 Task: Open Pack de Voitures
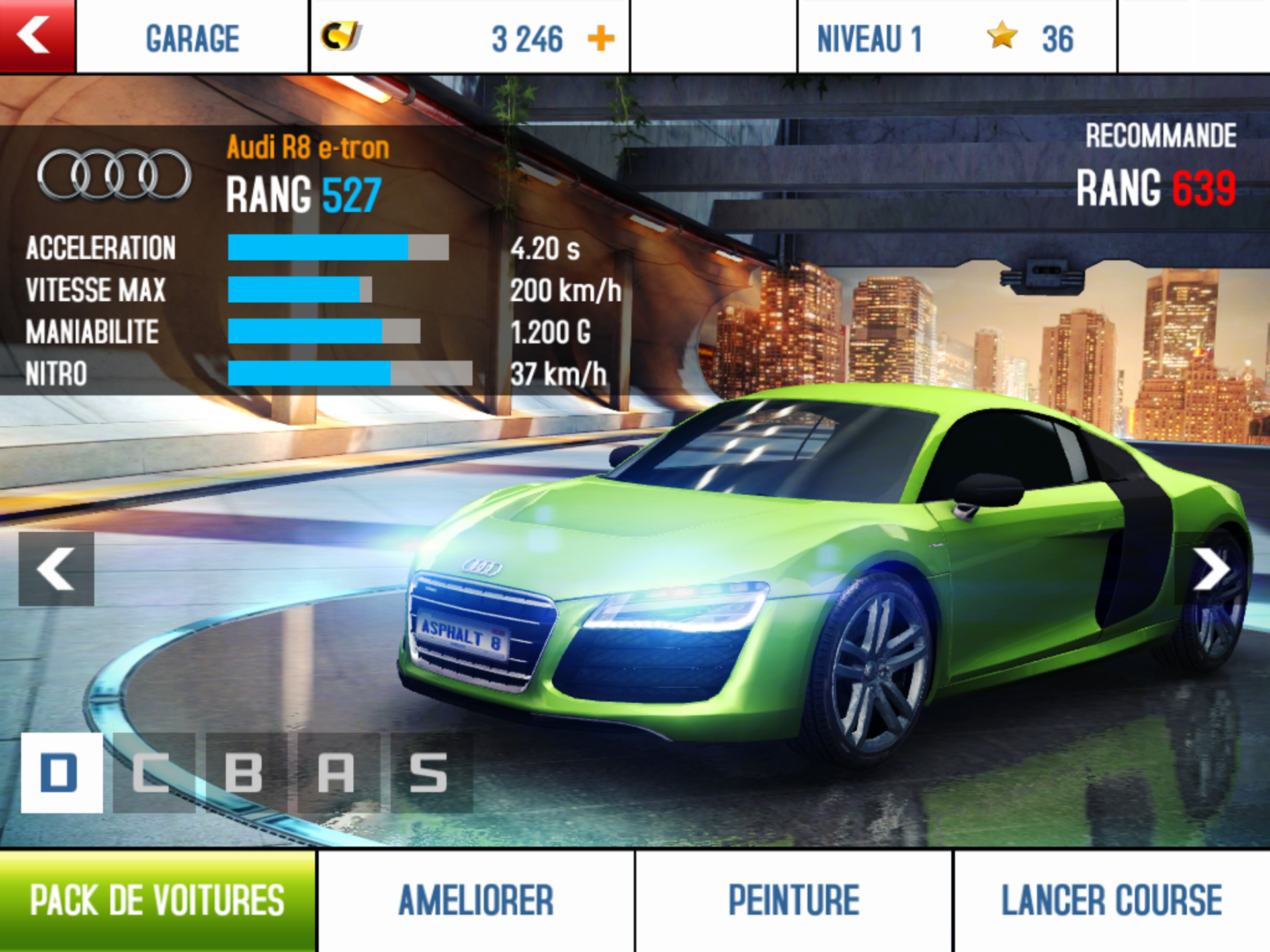point(157,900)
